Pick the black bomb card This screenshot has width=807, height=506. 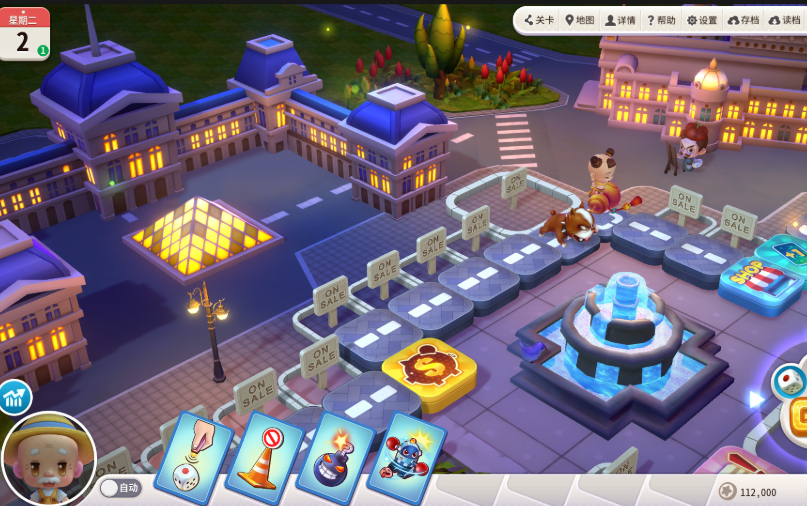pyautogui.click(x=335, y=457)
